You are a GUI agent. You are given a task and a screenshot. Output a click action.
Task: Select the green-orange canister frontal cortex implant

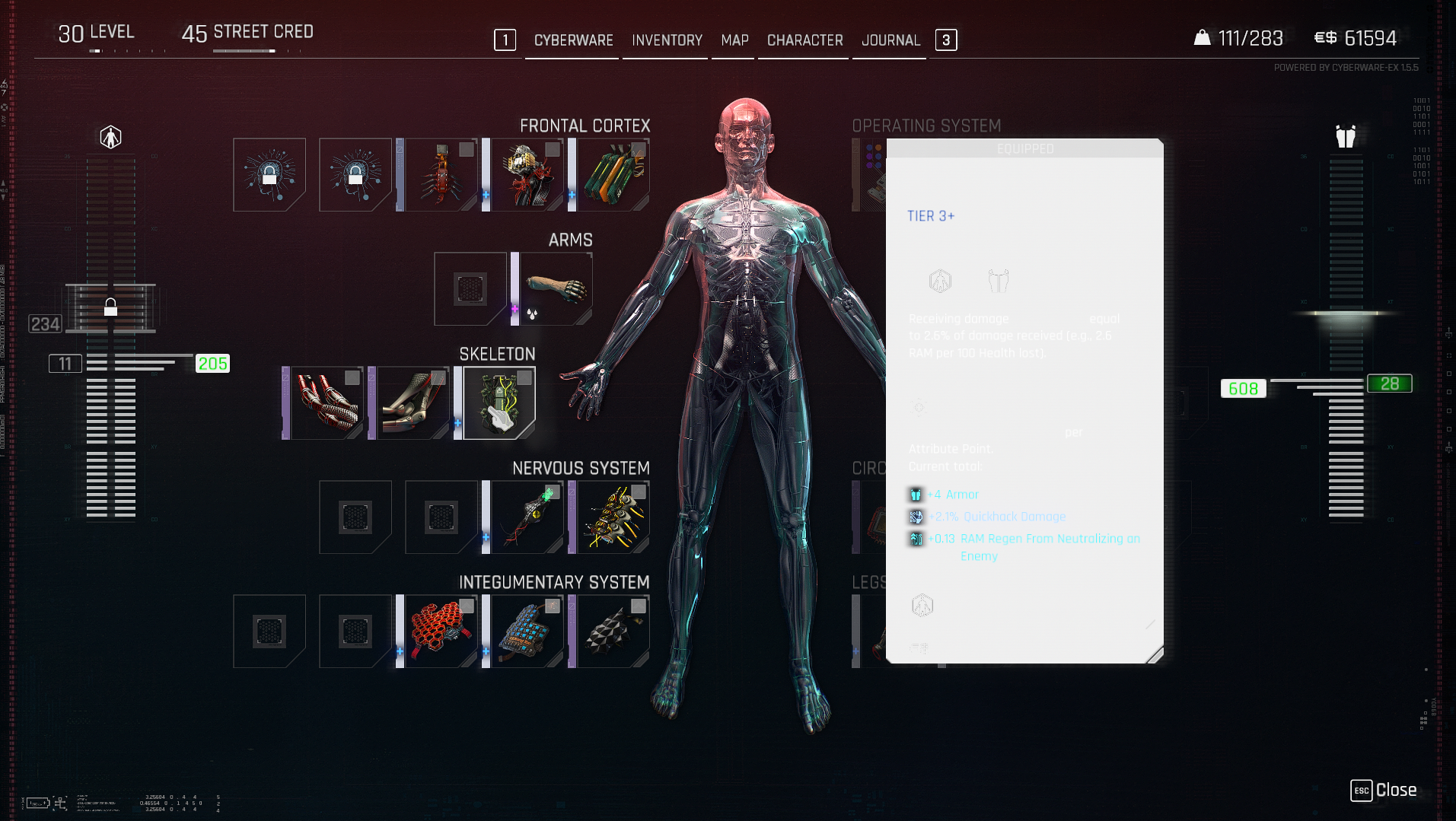(x=613, y=175)
